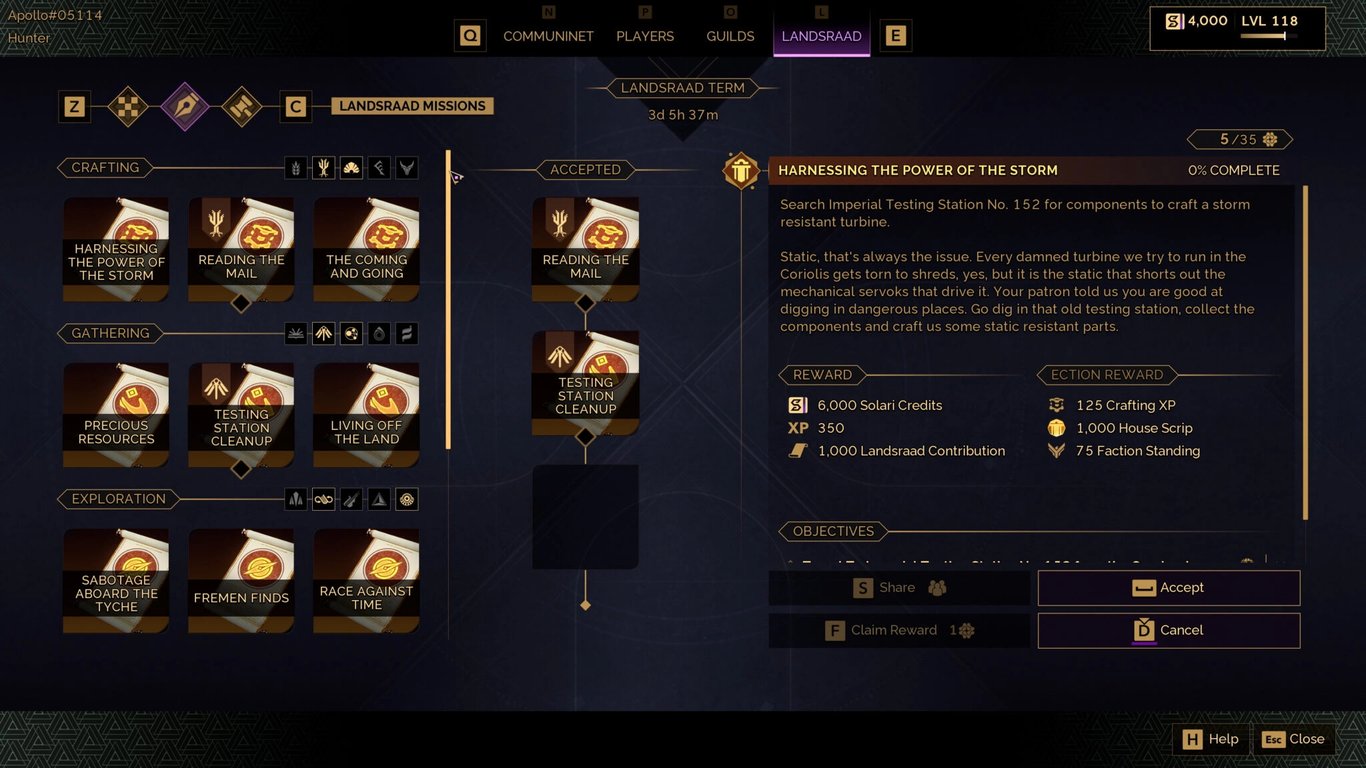
Task: Click the Share mission button
Action: point(898,588)
